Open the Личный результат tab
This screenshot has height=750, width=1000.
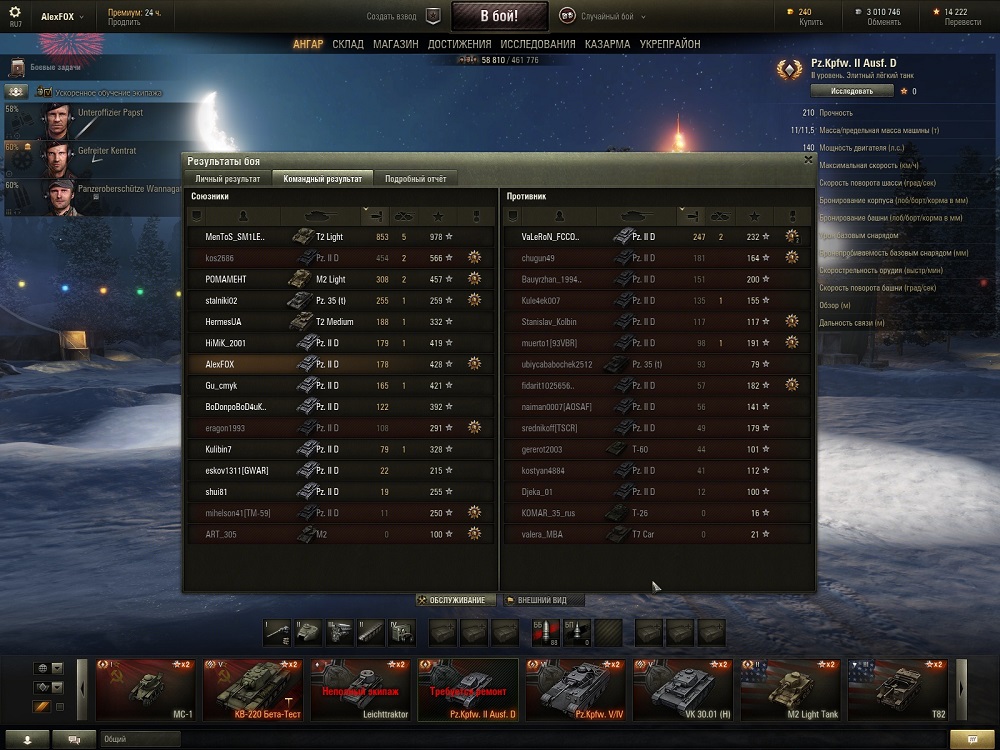click(227, 178)
